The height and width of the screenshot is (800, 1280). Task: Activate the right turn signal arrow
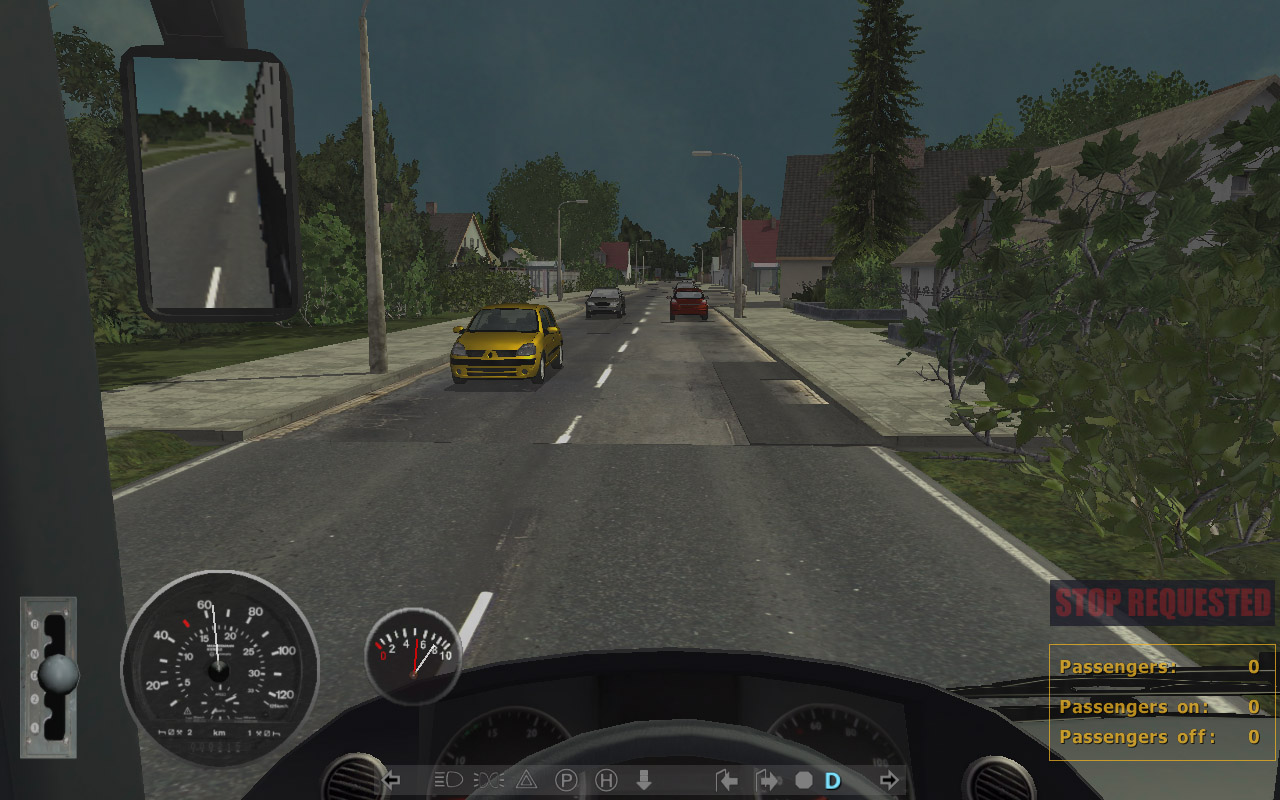coord(888,780)
